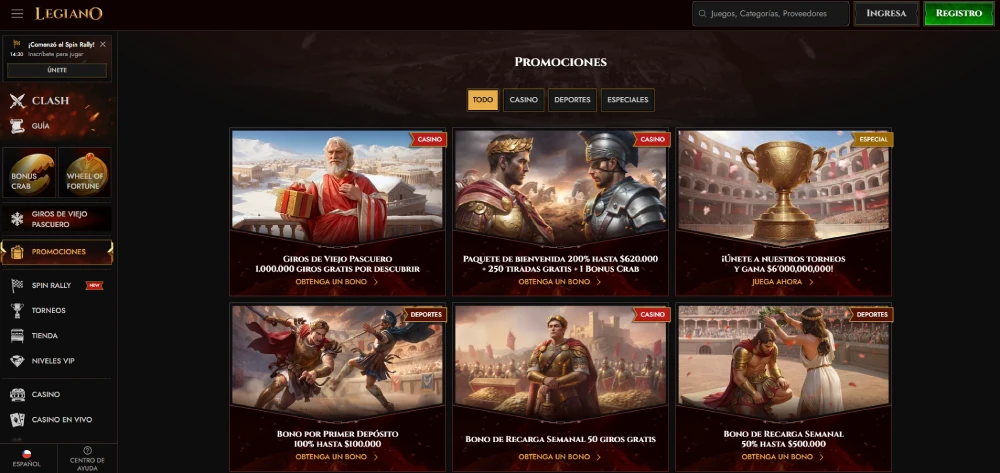
Task: Filter promotions by the Casino tab
Action: point(523,99)
